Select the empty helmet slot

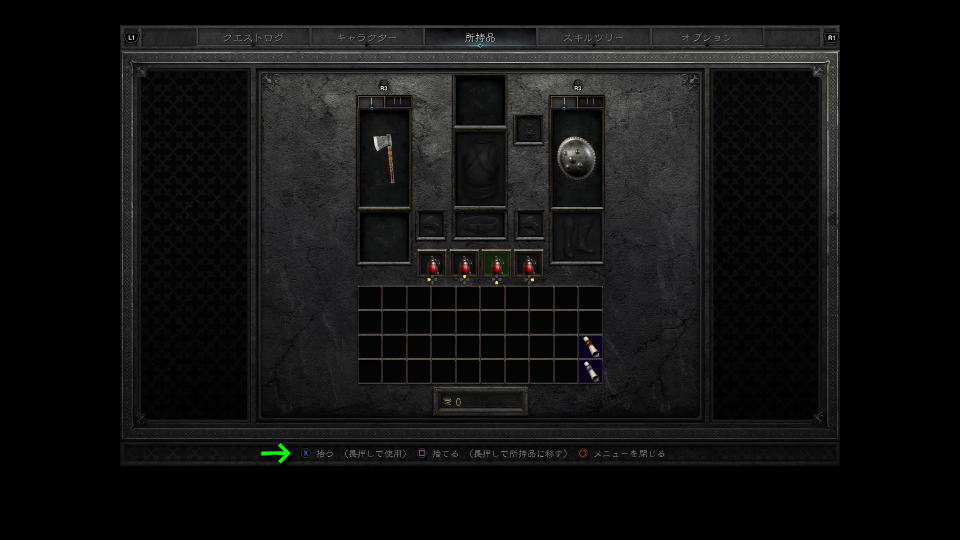point(480,100)
